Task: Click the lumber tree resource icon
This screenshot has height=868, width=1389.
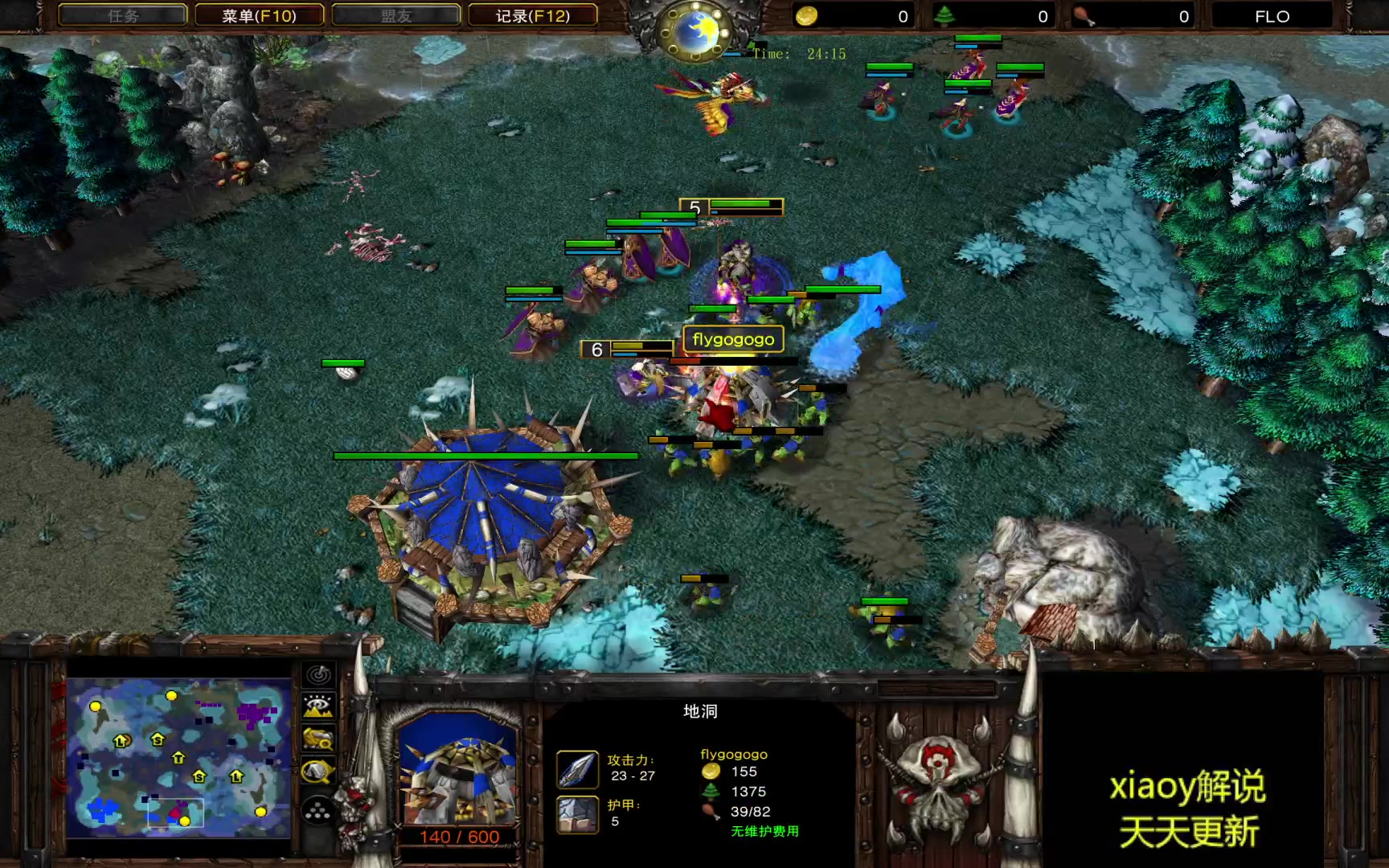Action: coord(945,16)
